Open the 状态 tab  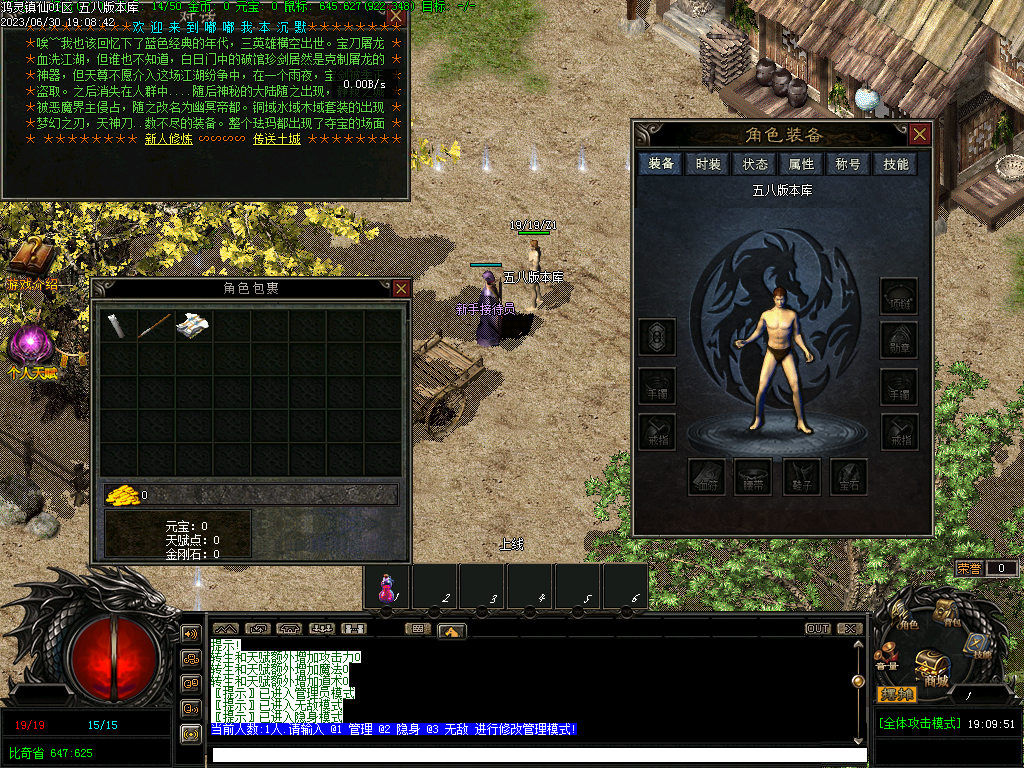point(755,164)
